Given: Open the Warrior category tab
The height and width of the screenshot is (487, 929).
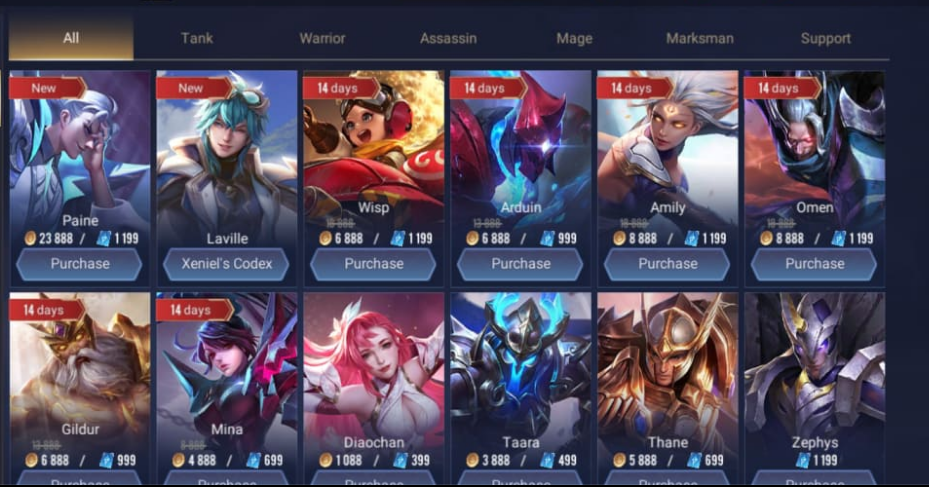Looking at the screenshot, I should click(x=322, y=39).
